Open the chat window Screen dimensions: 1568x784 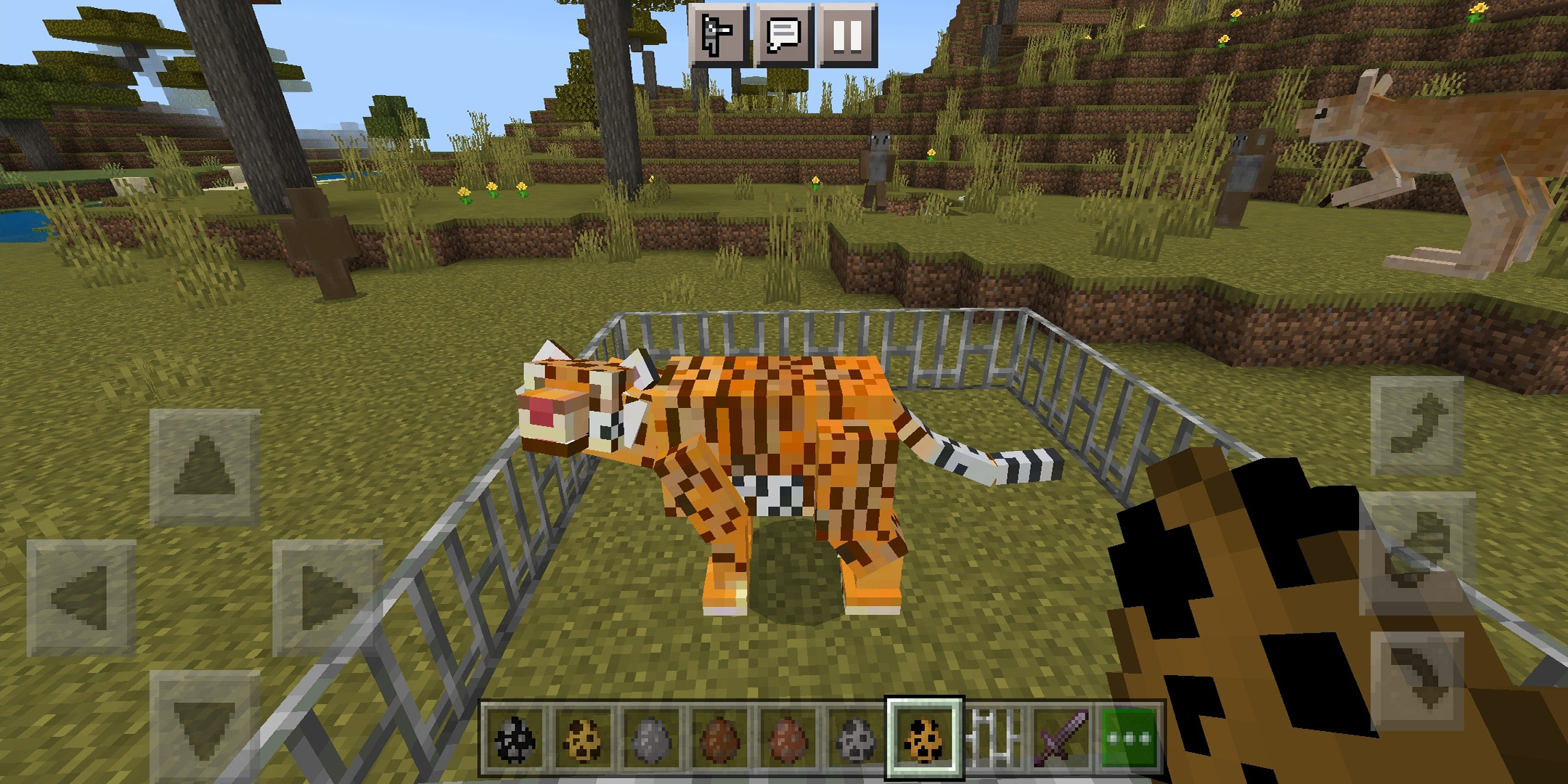[784, 35]
